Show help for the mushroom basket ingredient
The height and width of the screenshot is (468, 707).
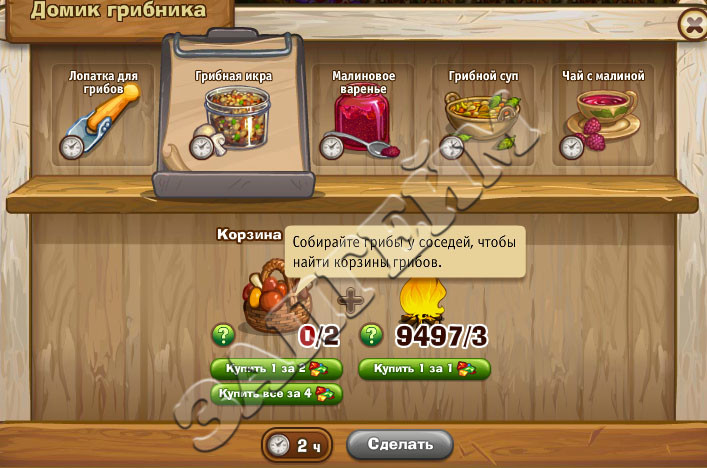coord(222,335)
